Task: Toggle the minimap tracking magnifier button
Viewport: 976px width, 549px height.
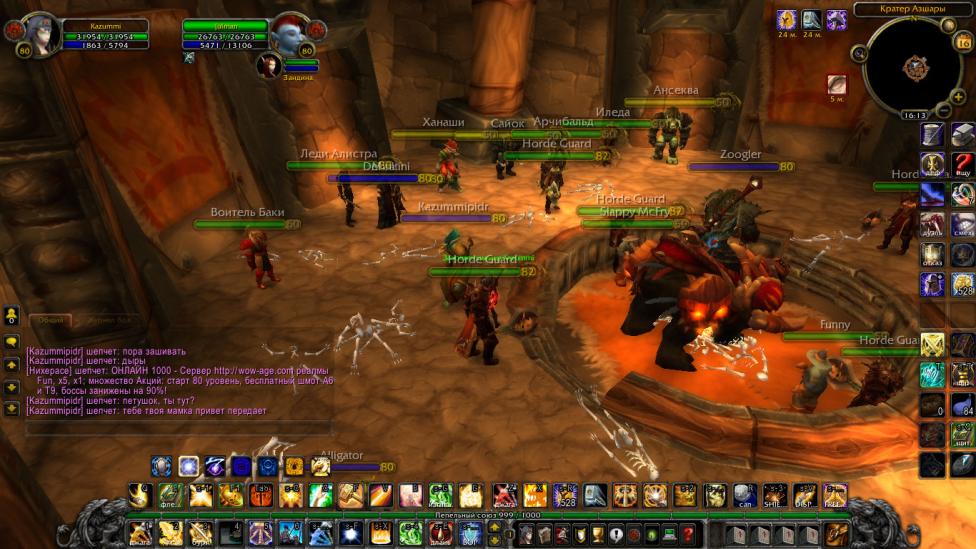Action: (x=859, y=53)
